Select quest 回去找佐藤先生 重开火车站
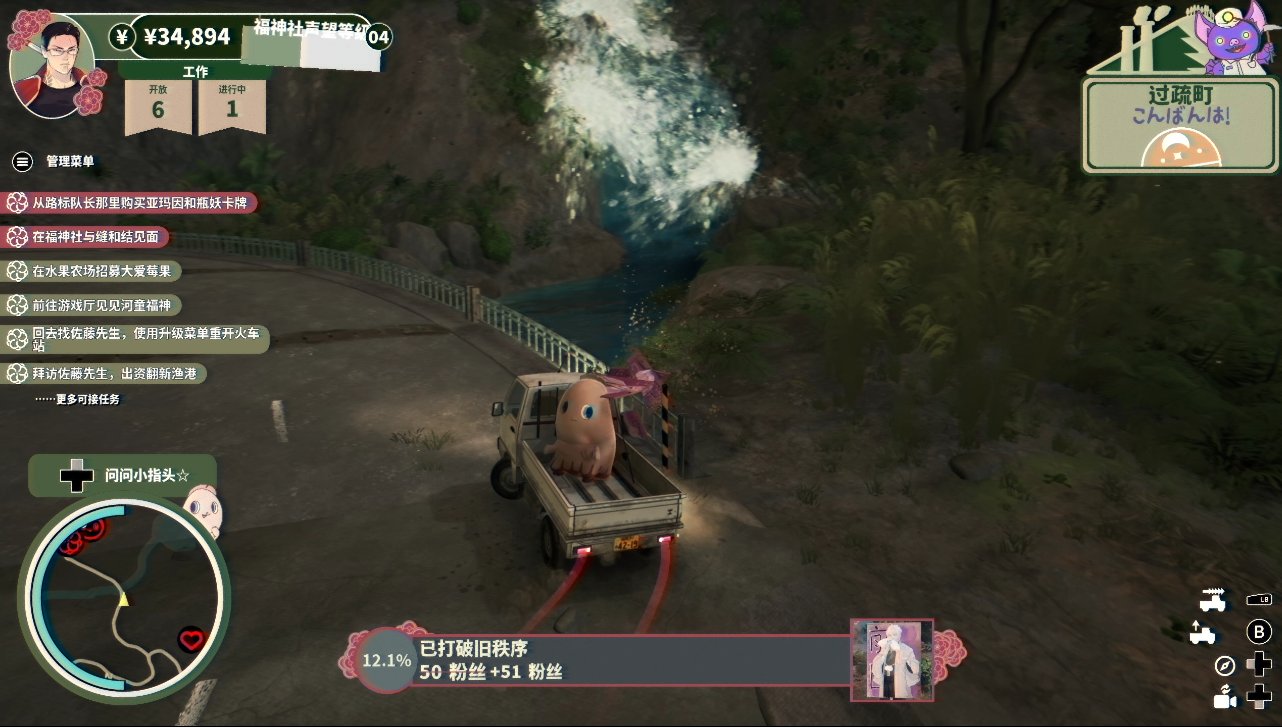 point(138,339)
